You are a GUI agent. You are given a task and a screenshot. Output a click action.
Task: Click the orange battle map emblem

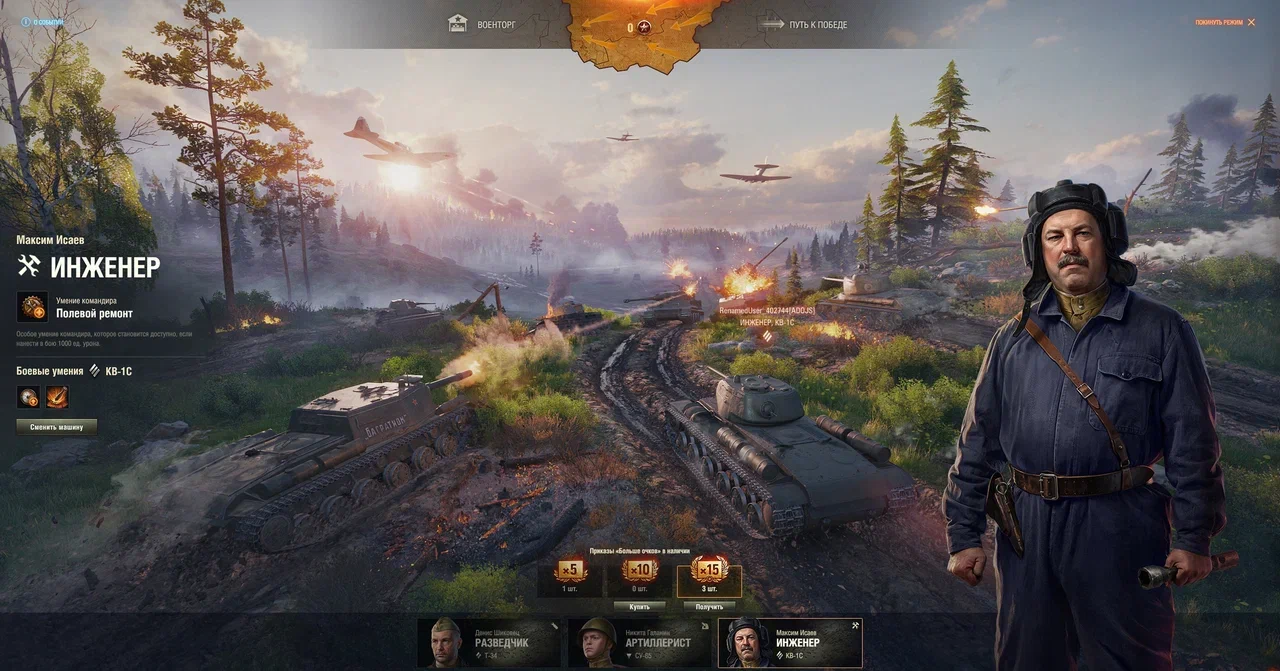[640, 28]
